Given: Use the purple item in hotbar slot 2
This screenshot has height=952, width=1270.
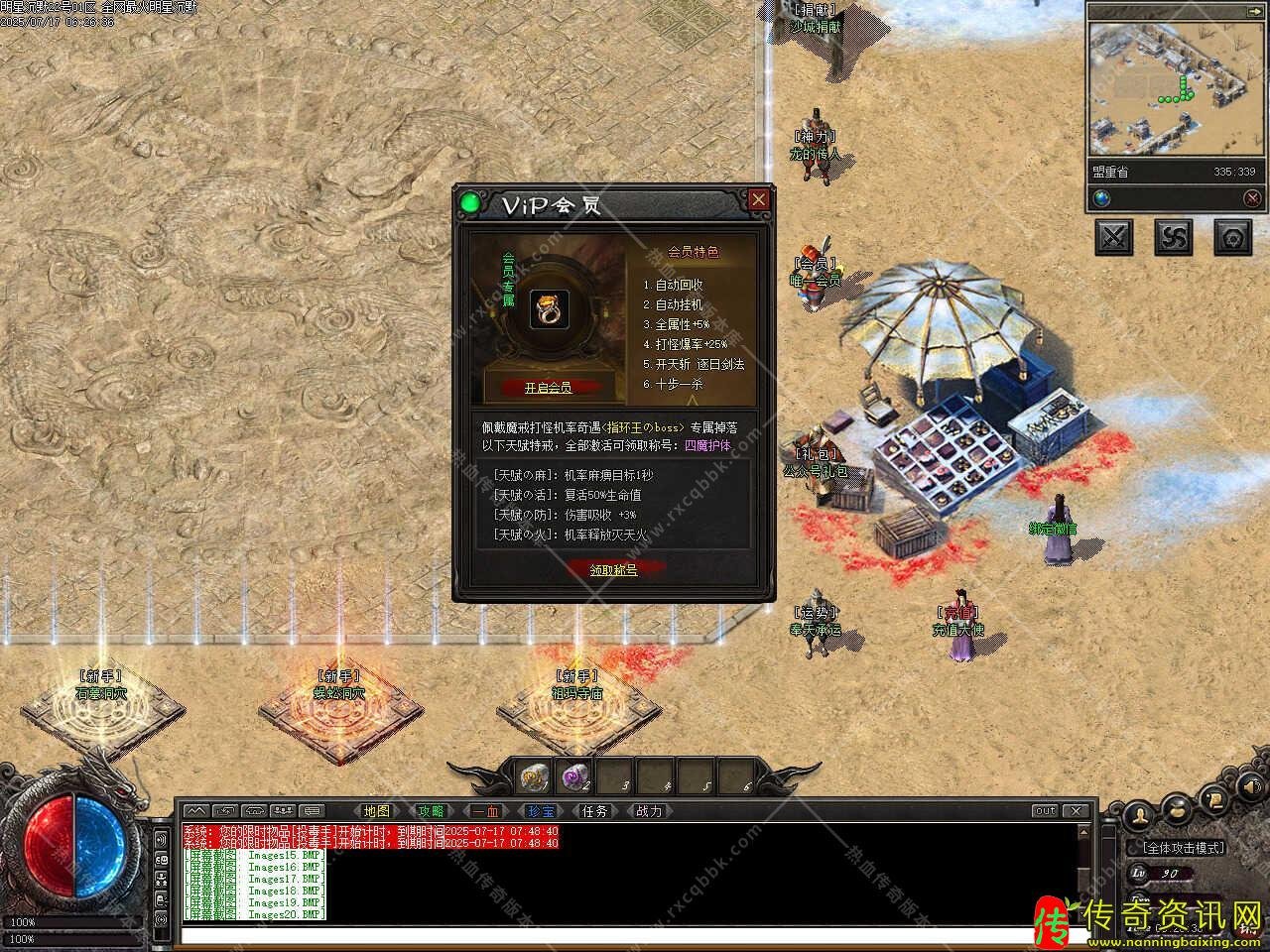Looking at the screenshot, I should (x=575, y=776).
